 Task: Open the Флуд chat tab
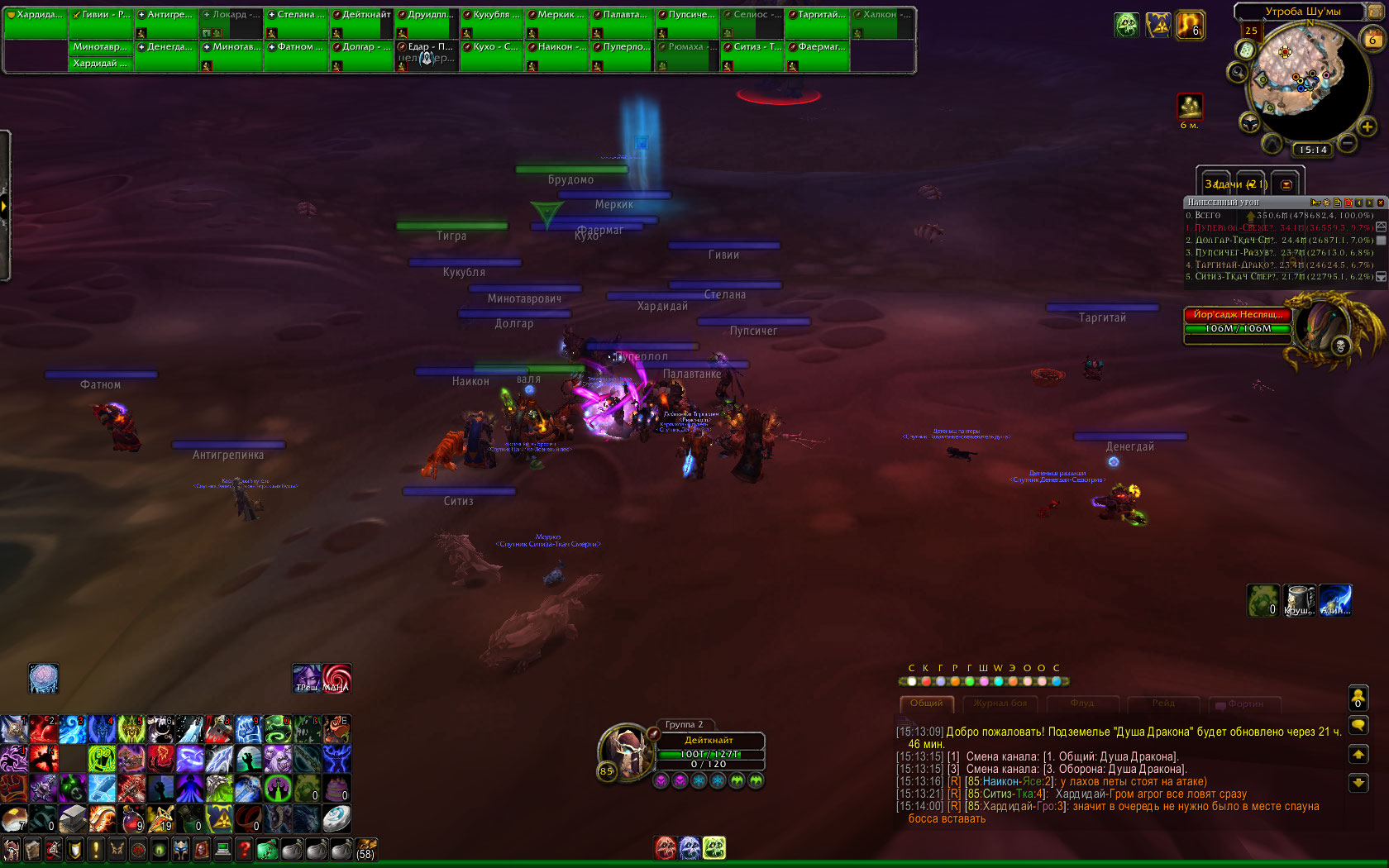(x=1081, y=703)
